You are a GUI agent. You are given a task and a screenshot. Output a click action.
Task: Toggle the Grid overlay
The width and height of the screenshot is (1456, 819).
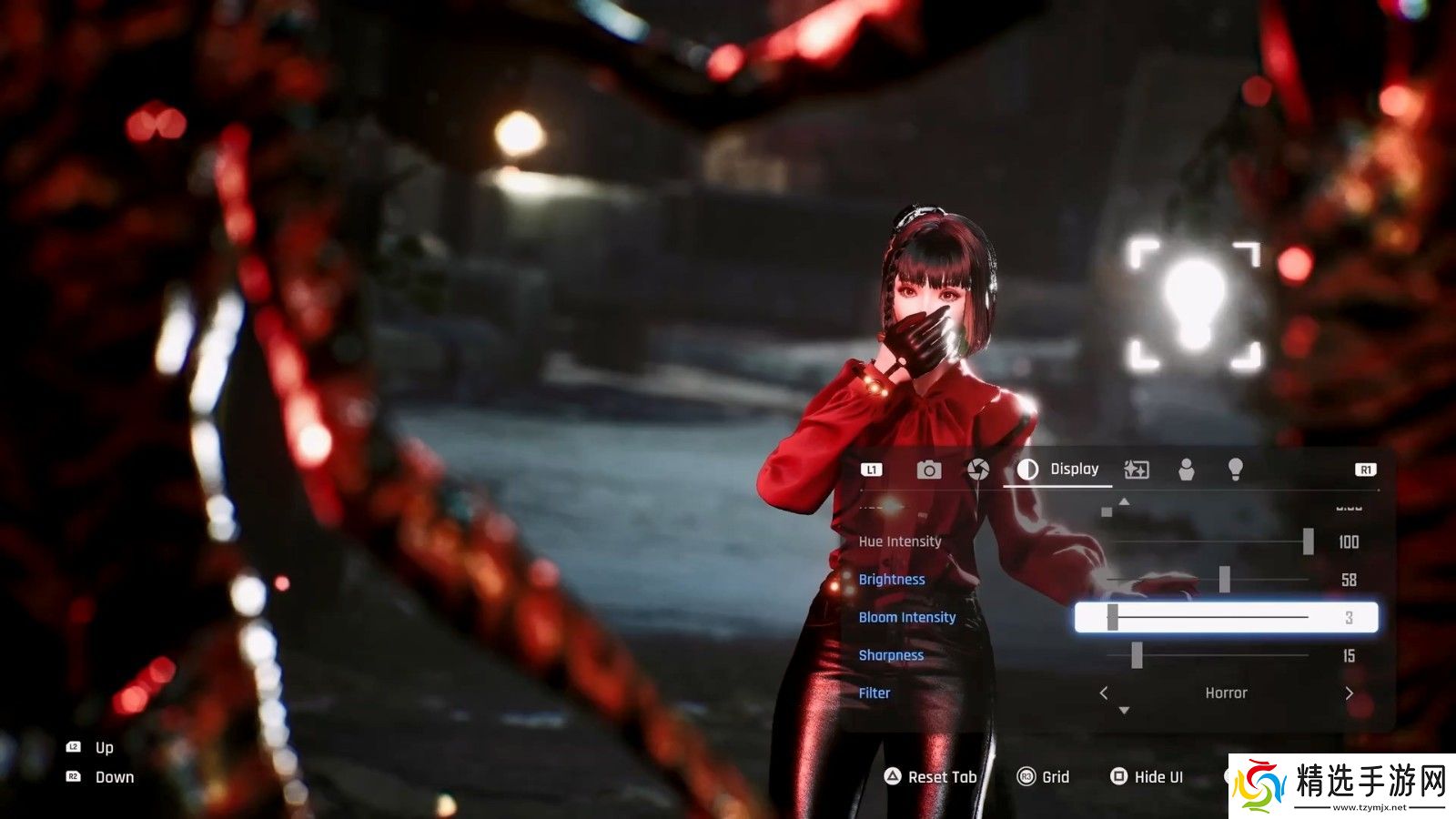[x=1043, y=777]
